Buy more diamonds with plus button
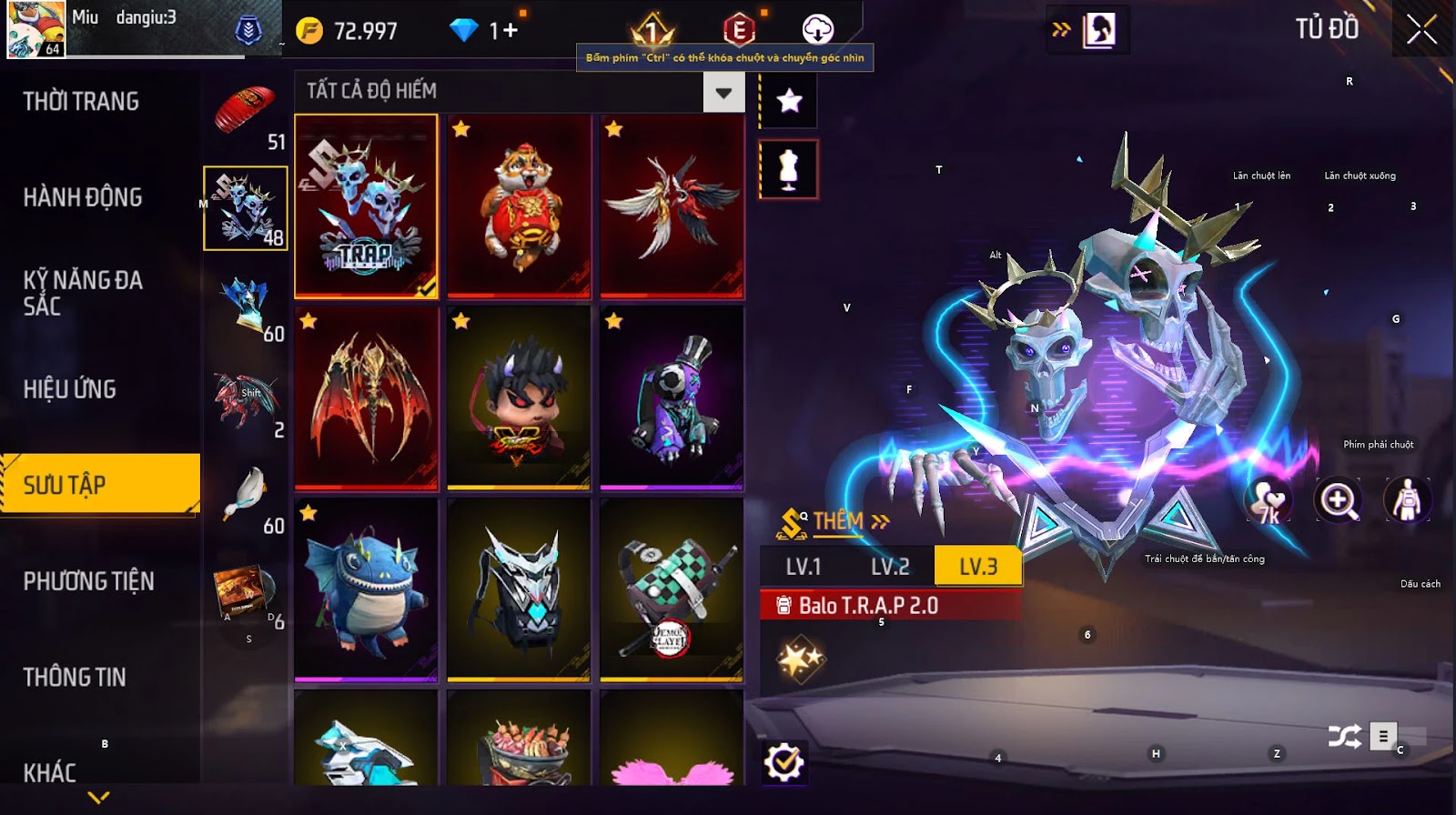 coord(510,31)
